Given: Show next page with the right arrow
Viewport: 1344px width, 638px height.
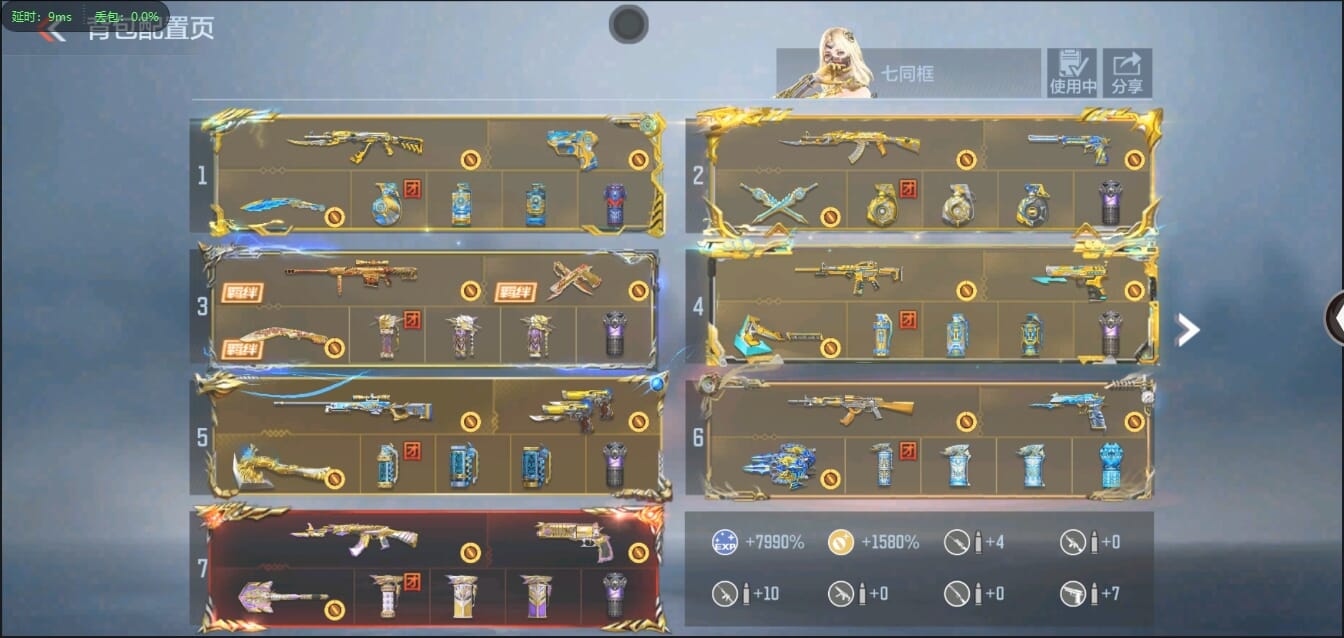Looking at the screenshot, I should point(1187,329).
